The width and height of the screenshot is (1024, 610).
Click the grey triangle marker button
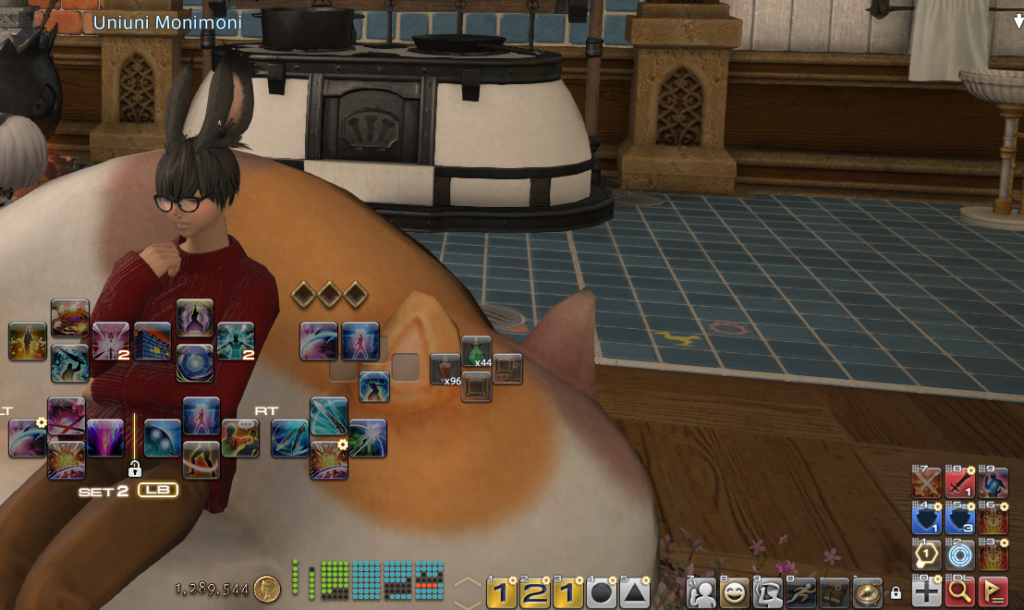(635, 593)
